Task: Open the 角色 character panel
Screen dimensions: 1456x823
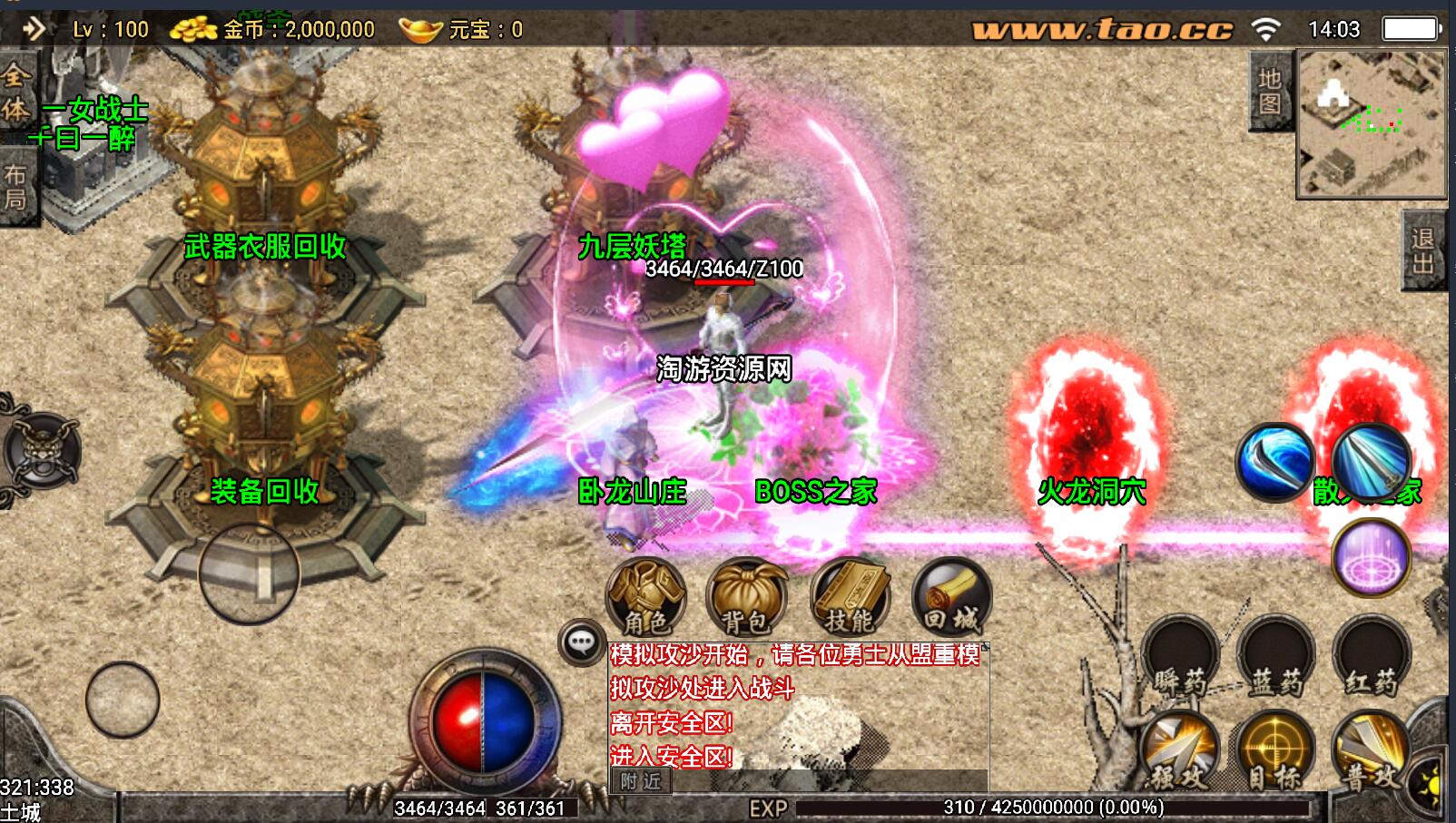Action: click(x=645, y=597)
